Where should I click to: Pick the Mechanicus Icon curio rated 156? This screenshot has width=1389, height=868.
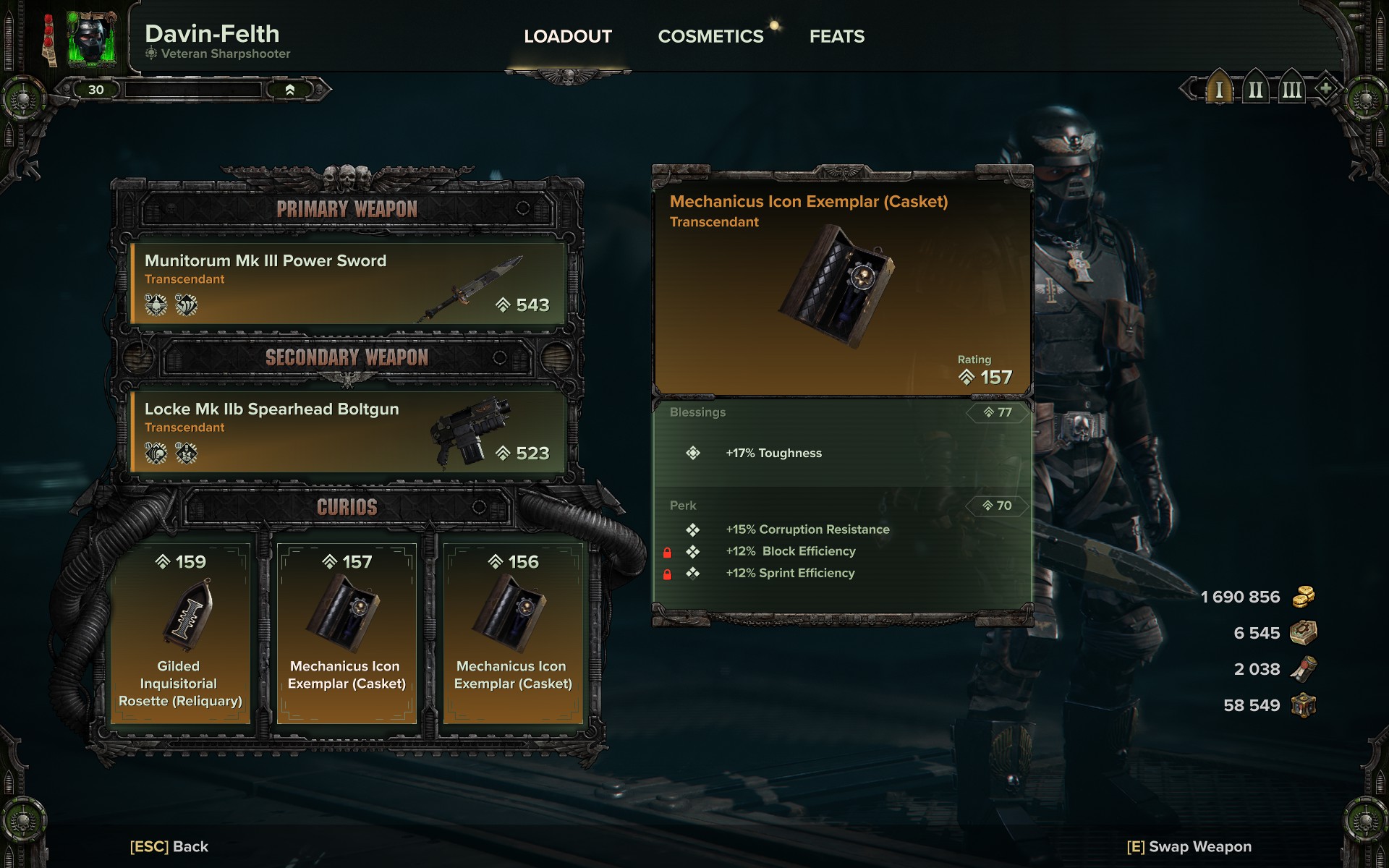coord(513,633)
